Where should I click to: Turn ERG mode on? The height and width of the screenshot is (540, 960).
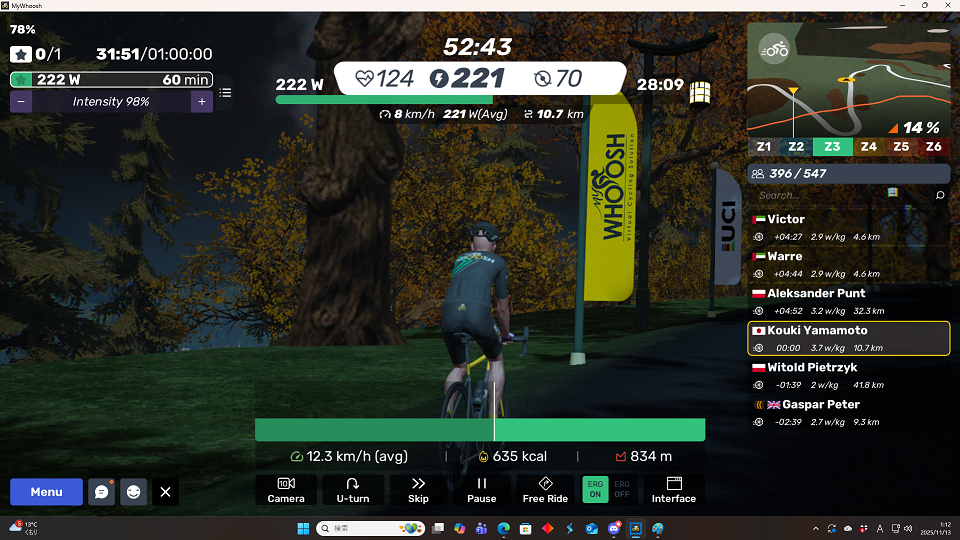595,489
